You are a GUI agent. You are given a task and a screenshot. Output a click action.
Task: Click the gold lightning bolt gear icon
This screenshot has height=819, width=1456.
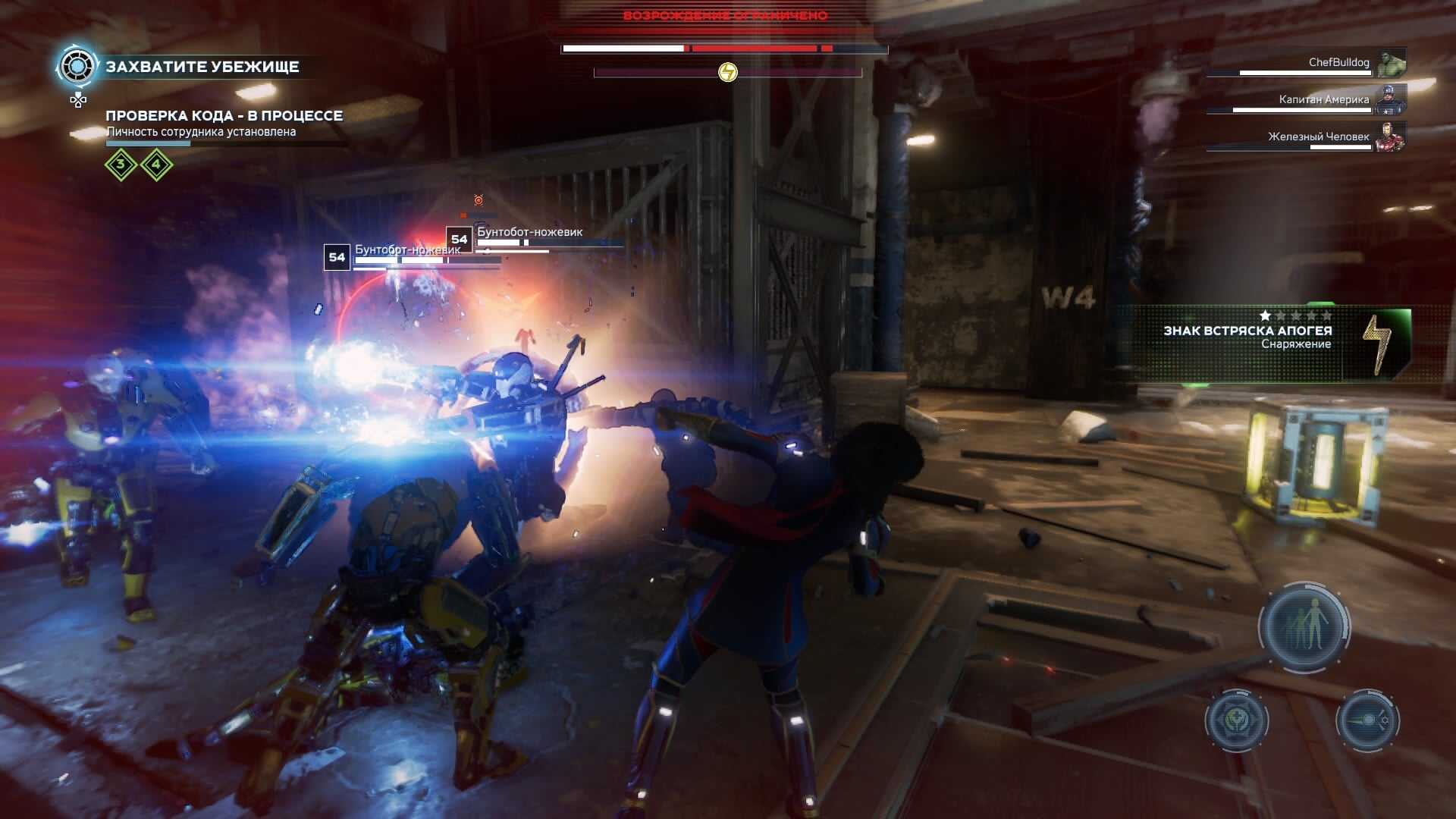[1376, 345]
